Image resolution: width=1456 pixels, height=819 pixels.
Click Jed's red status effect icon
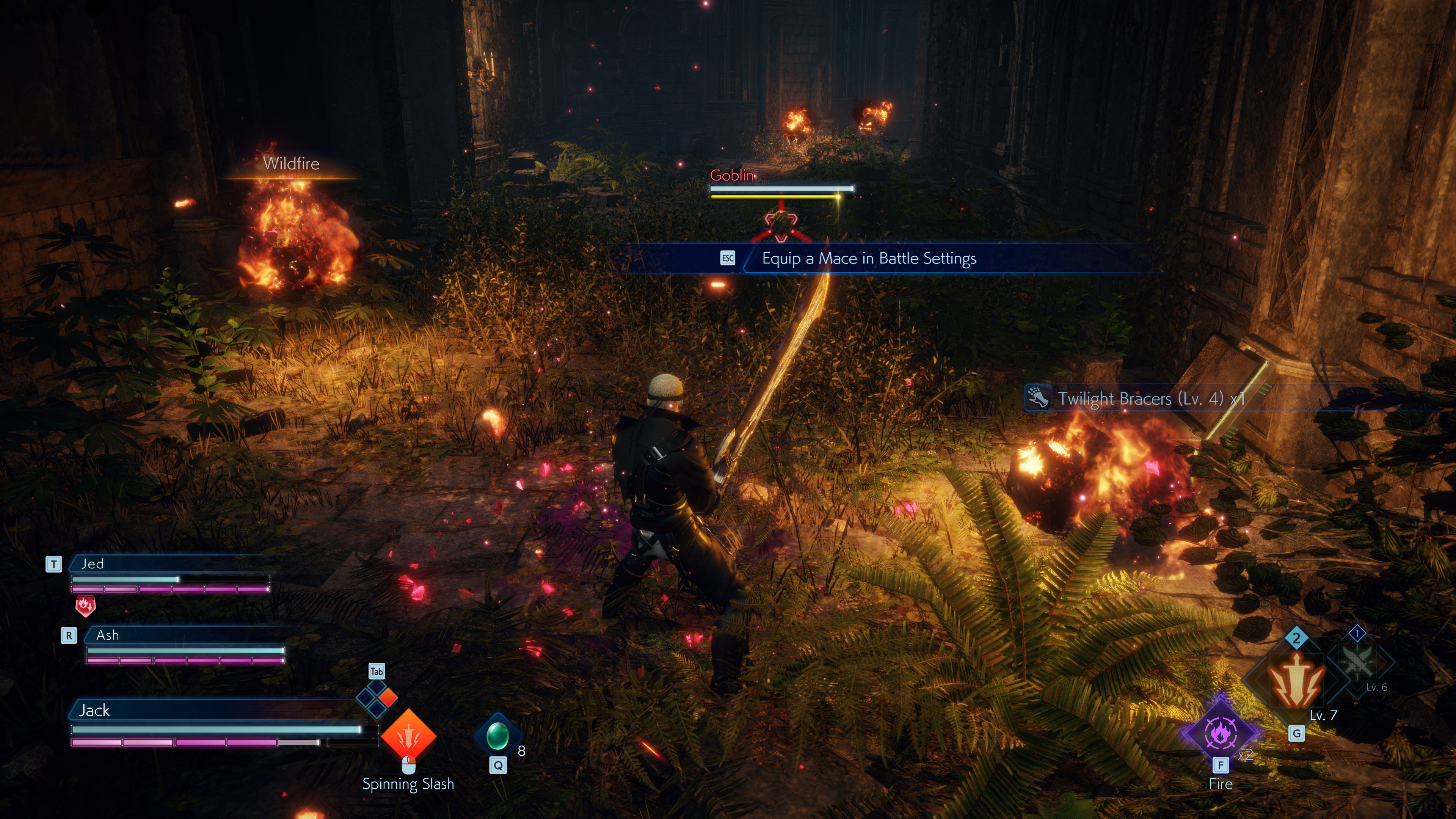pyautogui.click(x=85, y=606)
